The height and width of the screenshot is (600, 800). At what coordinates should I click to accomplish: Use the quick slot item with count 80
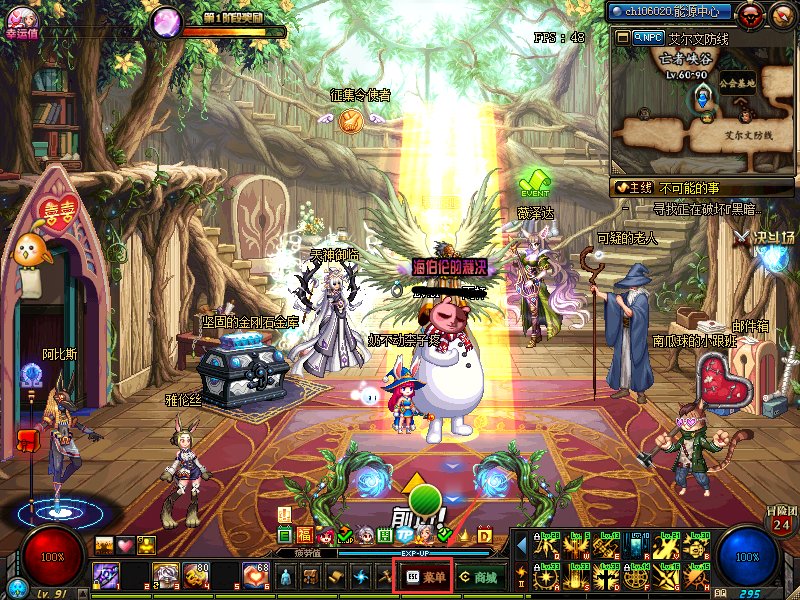(195, 575)
